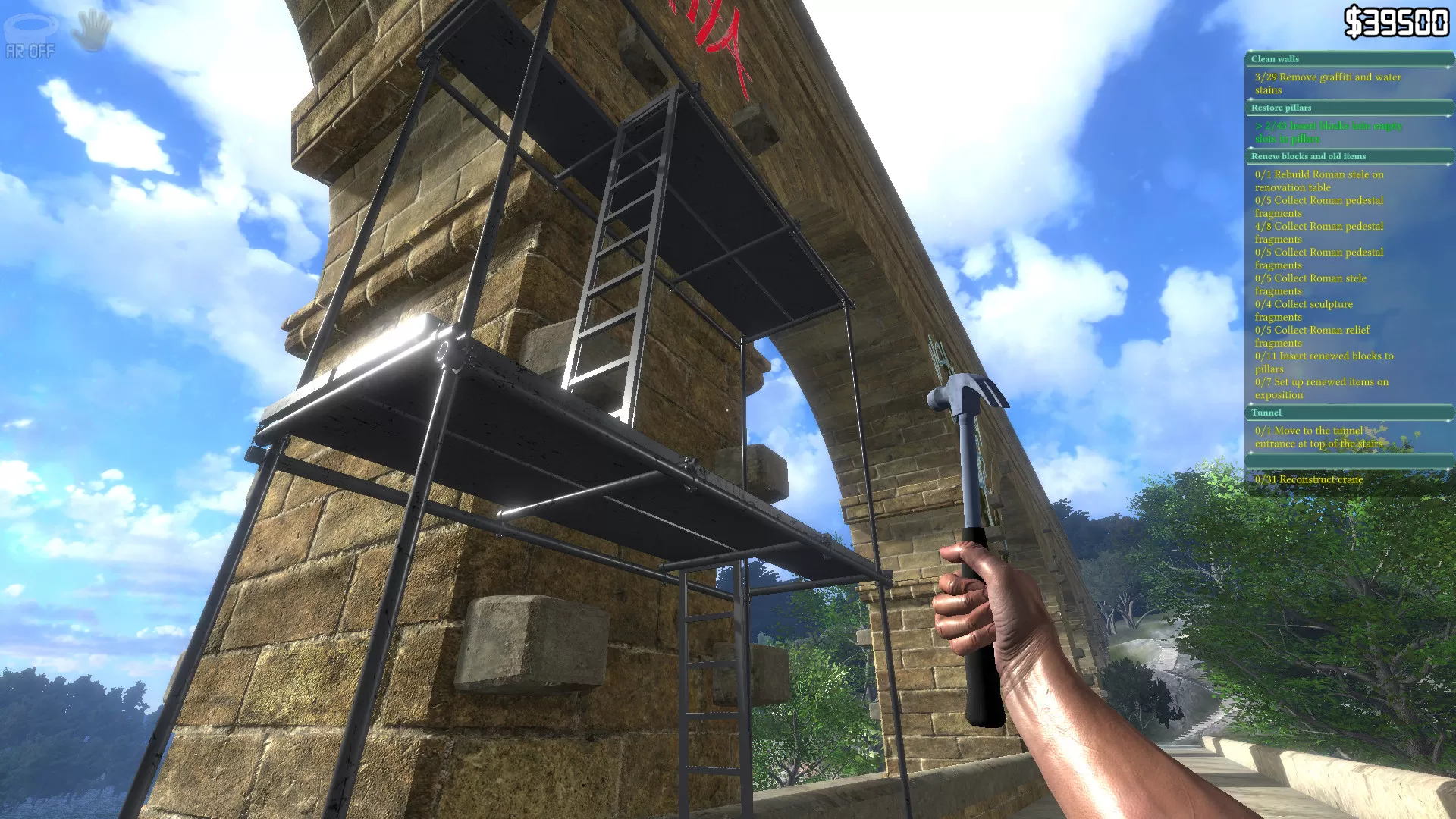
Task: Toggle tracking of 'Insert blocks into empty slots' objective
Action: pos(1329,133)
